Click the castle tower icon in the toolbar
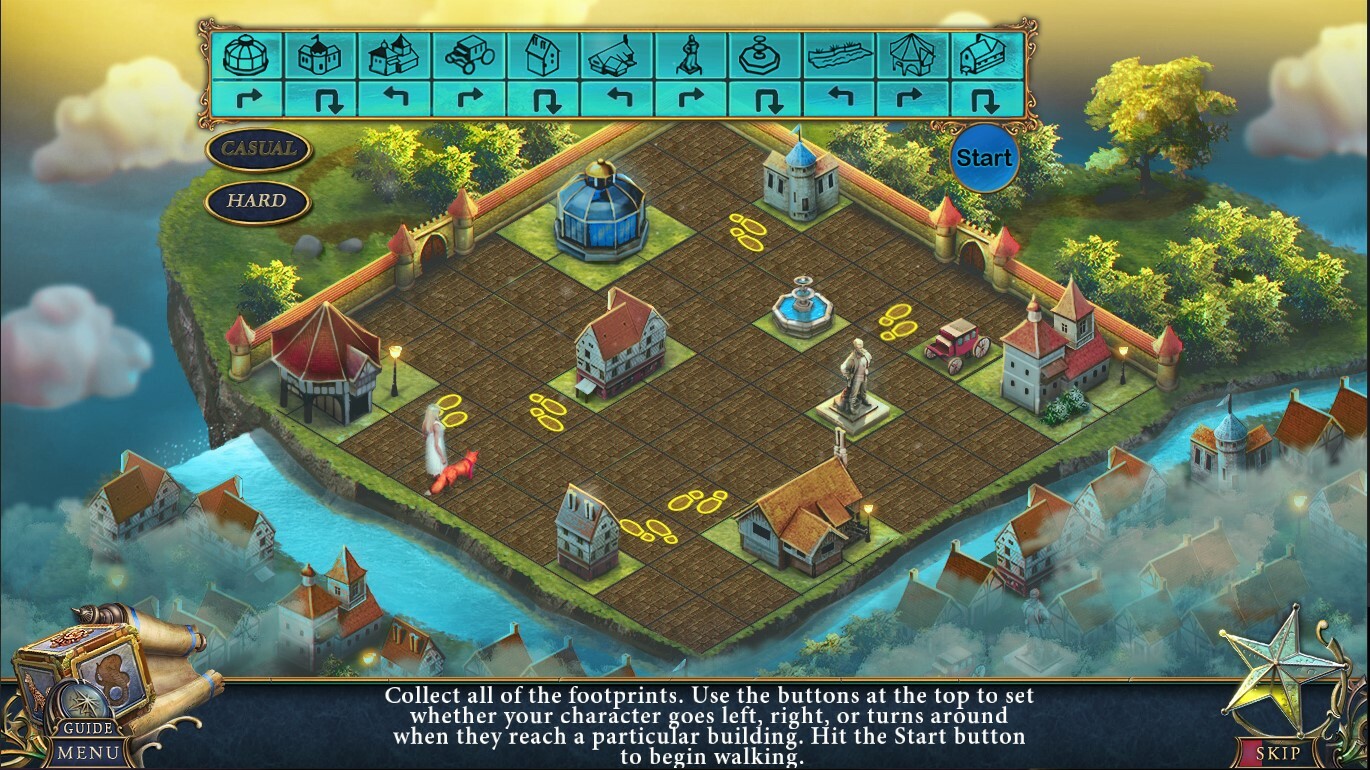 [320, 55]
